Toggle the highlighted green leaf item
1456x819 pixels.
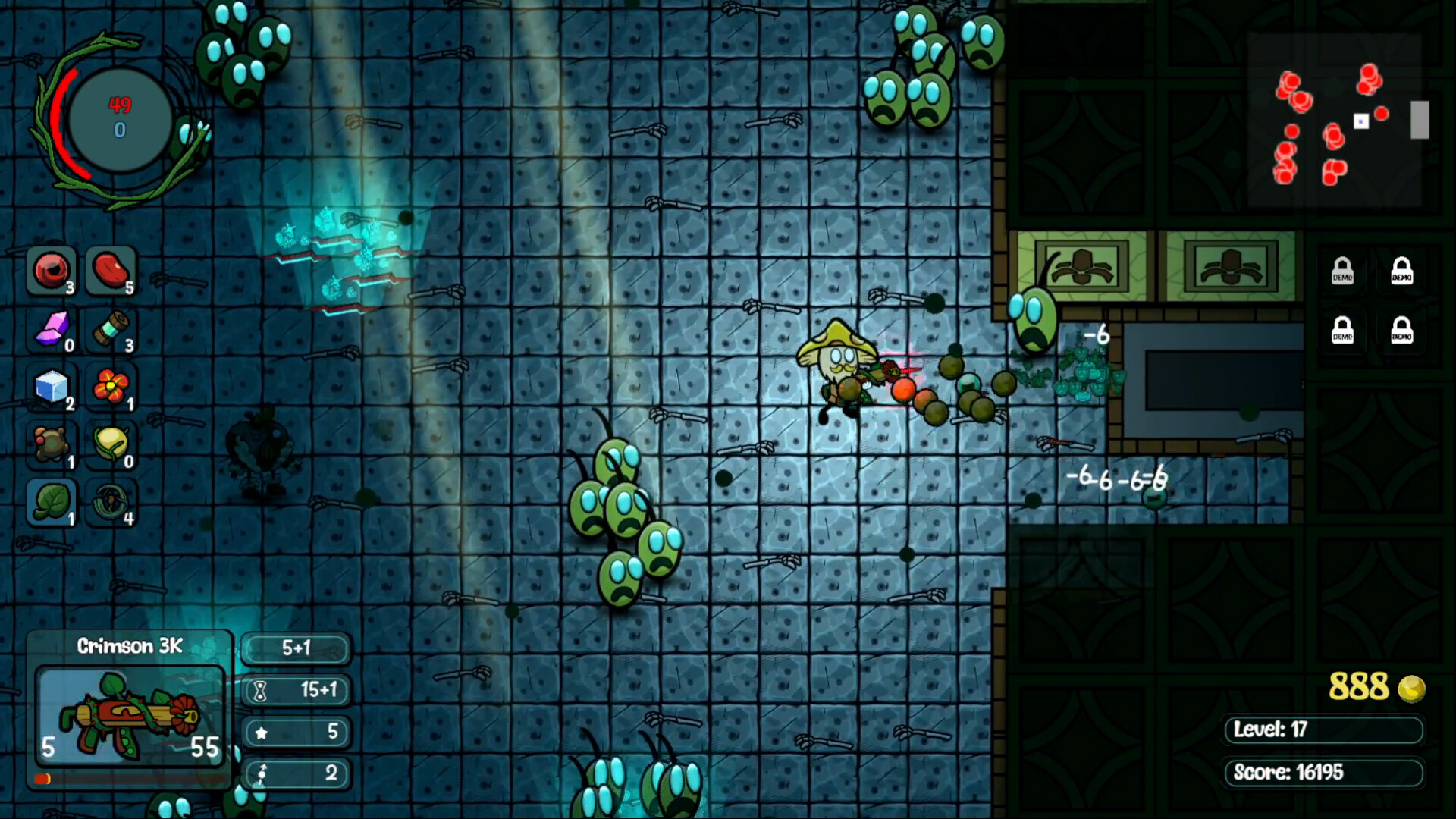52,502
